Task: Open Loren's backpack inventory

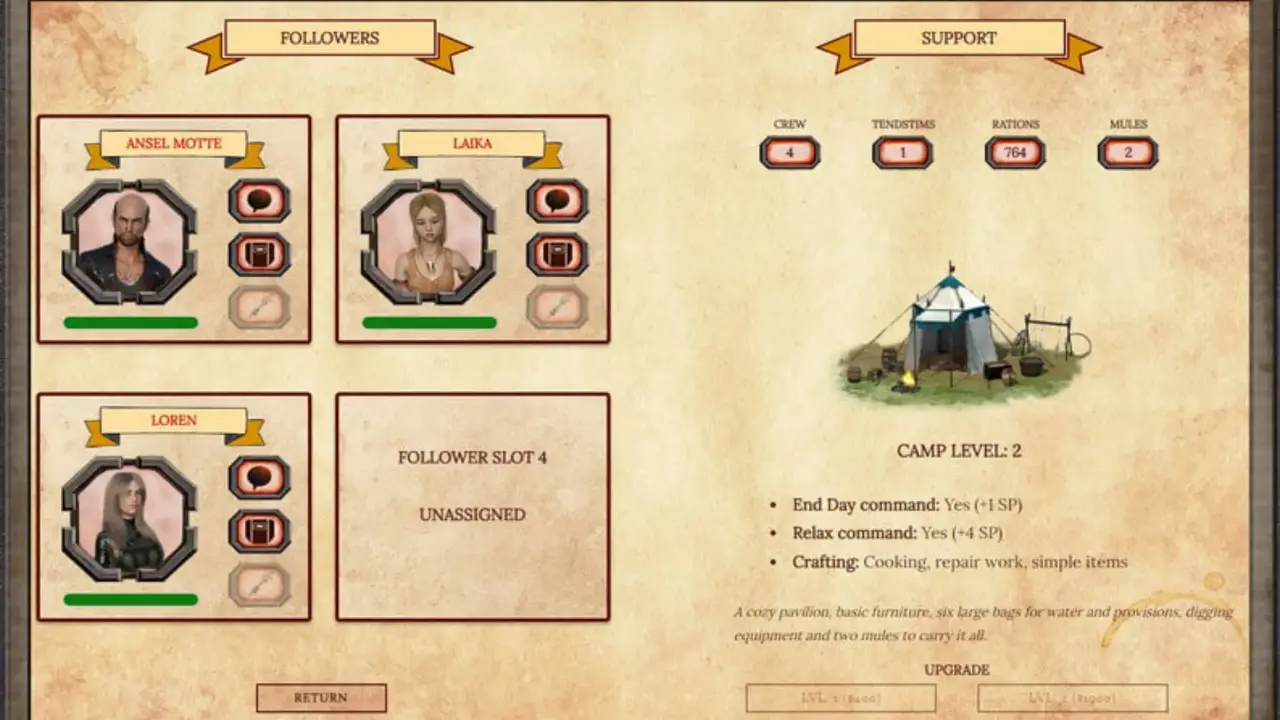Action: click(259, 531)
